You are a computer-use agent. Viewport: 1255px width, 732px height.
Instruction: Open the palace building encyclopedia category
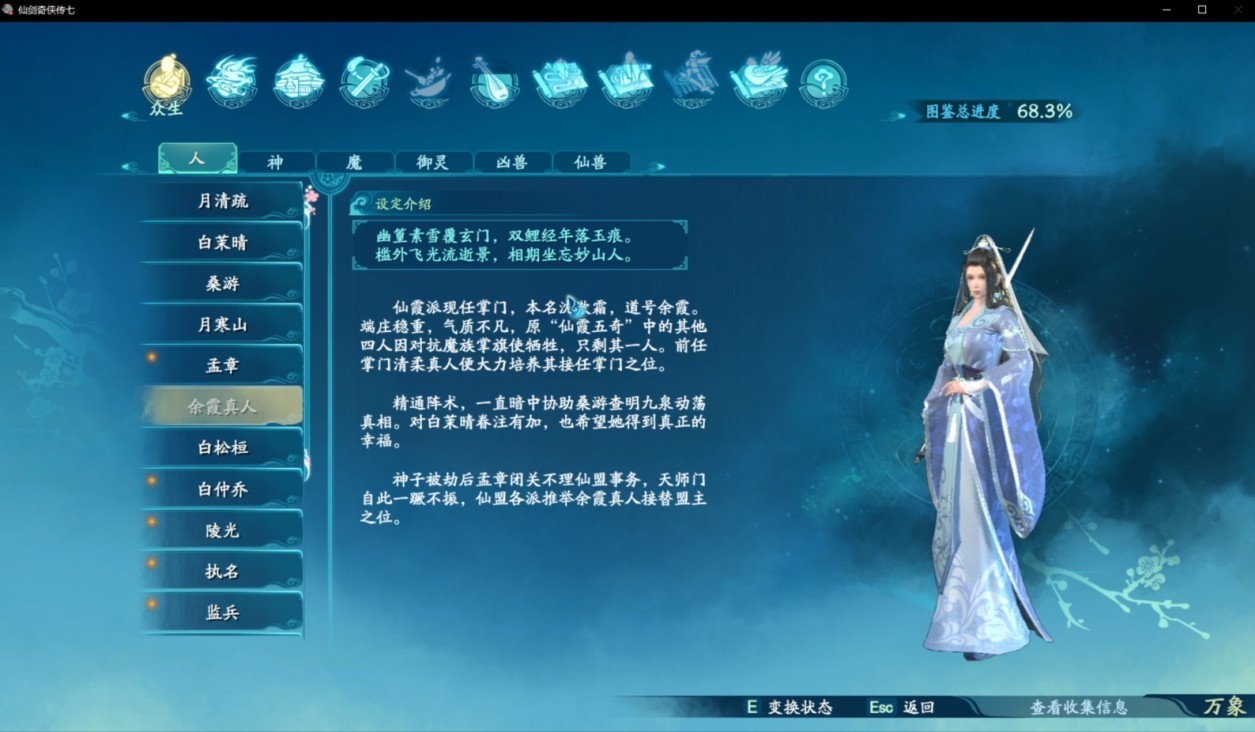click(x=298, y=81)
